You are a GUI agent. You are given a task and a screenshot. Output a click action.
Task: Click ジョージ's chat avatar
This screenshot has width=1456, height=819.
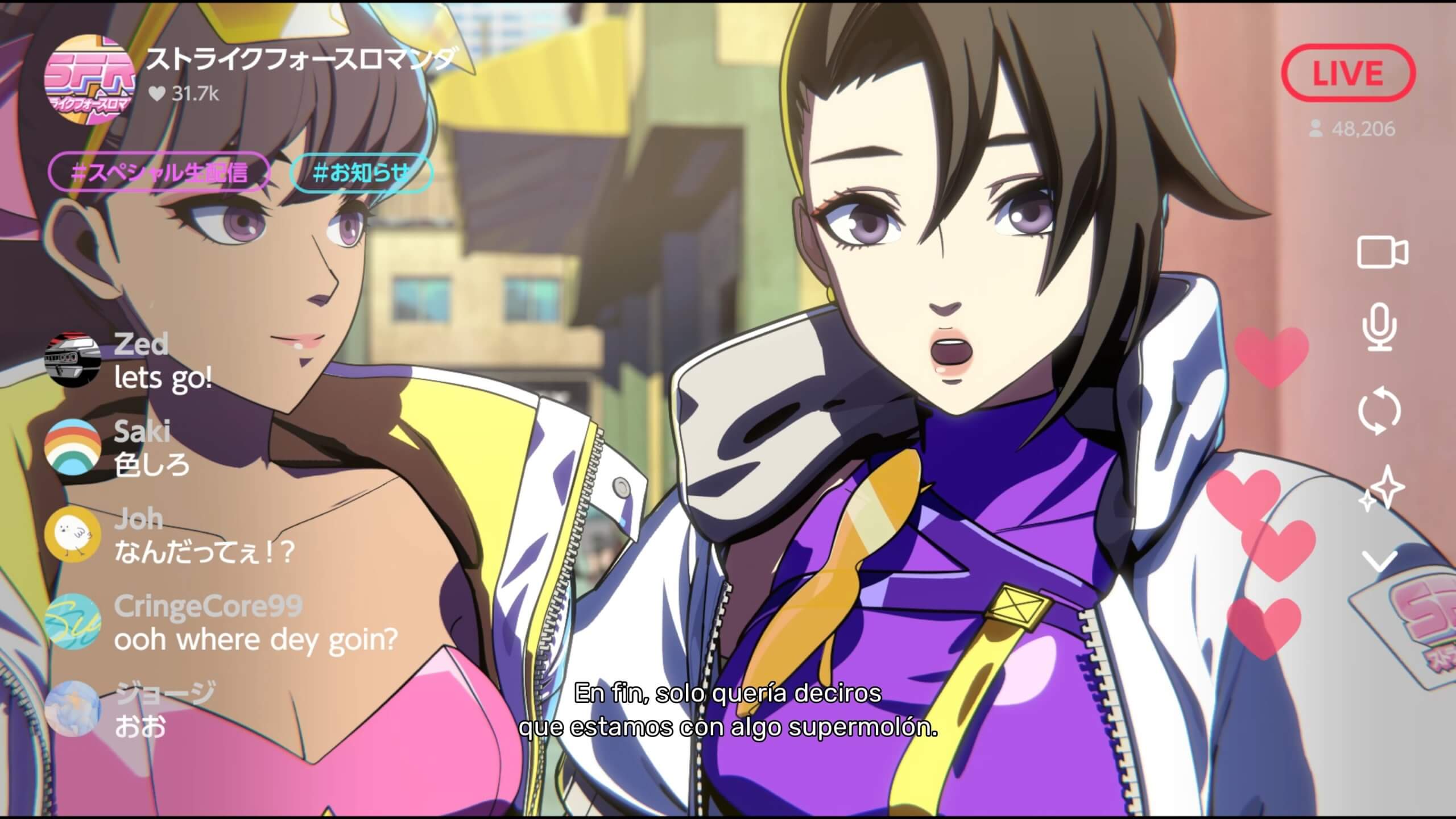(x=73, y=709)
